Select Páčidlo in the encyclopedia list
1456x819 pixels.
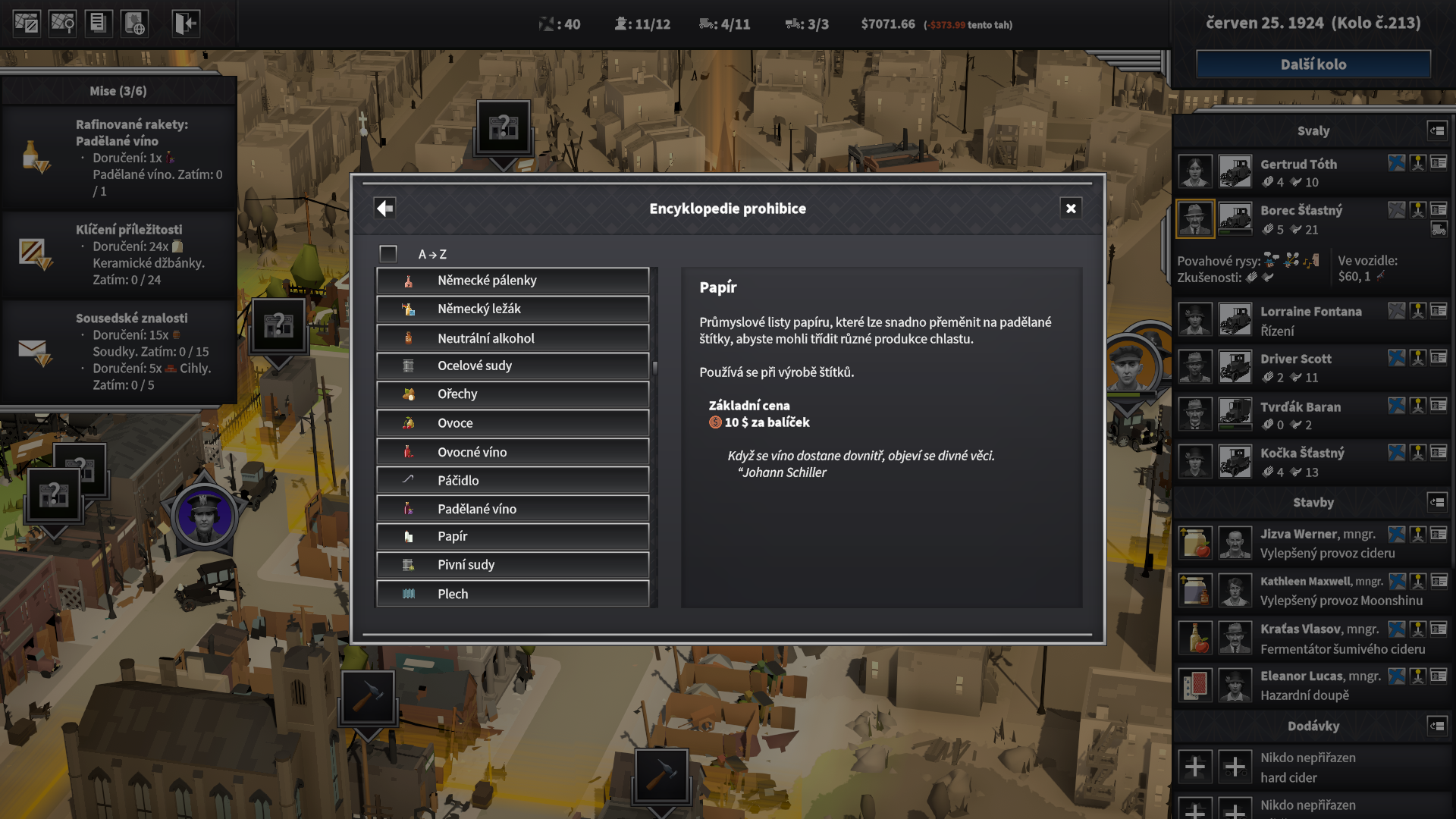513,481
